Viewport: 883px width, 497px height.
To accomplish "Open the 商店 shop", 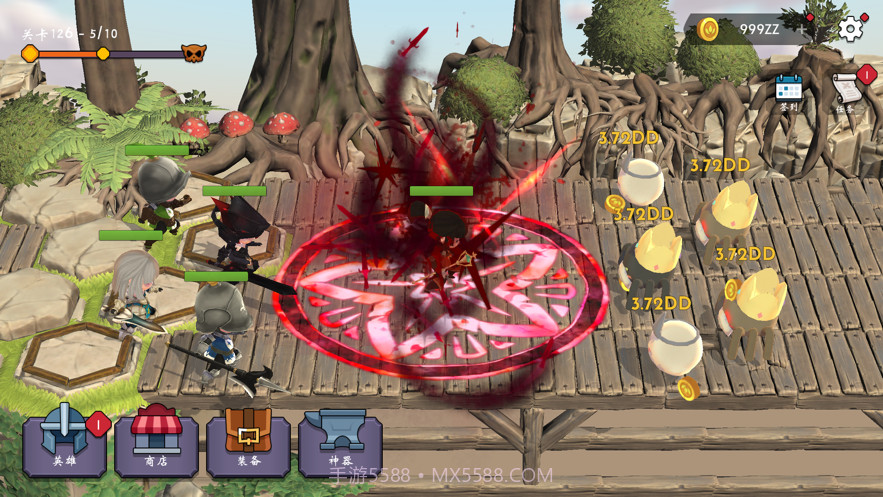I will click(x=156, y=446).
